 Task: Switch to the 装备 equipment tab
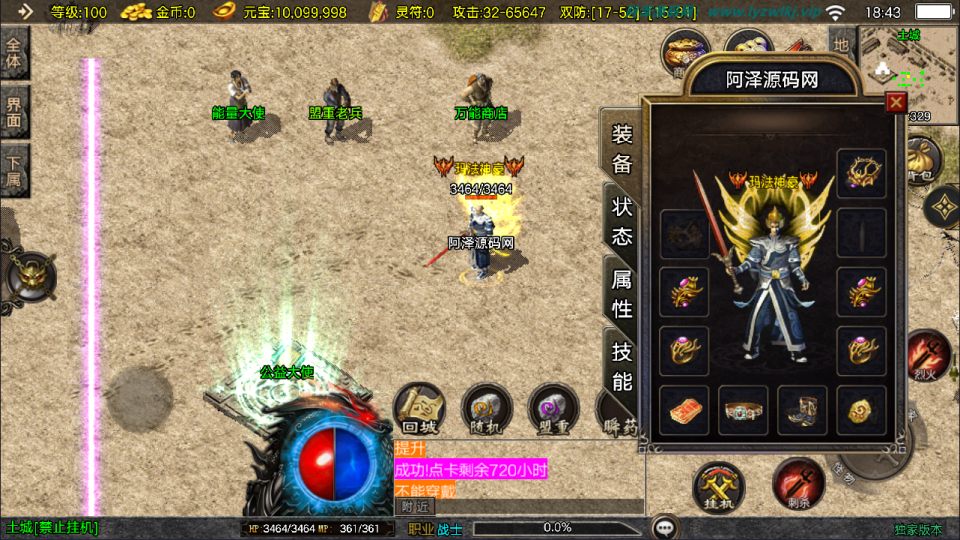[x=622, y=150]
